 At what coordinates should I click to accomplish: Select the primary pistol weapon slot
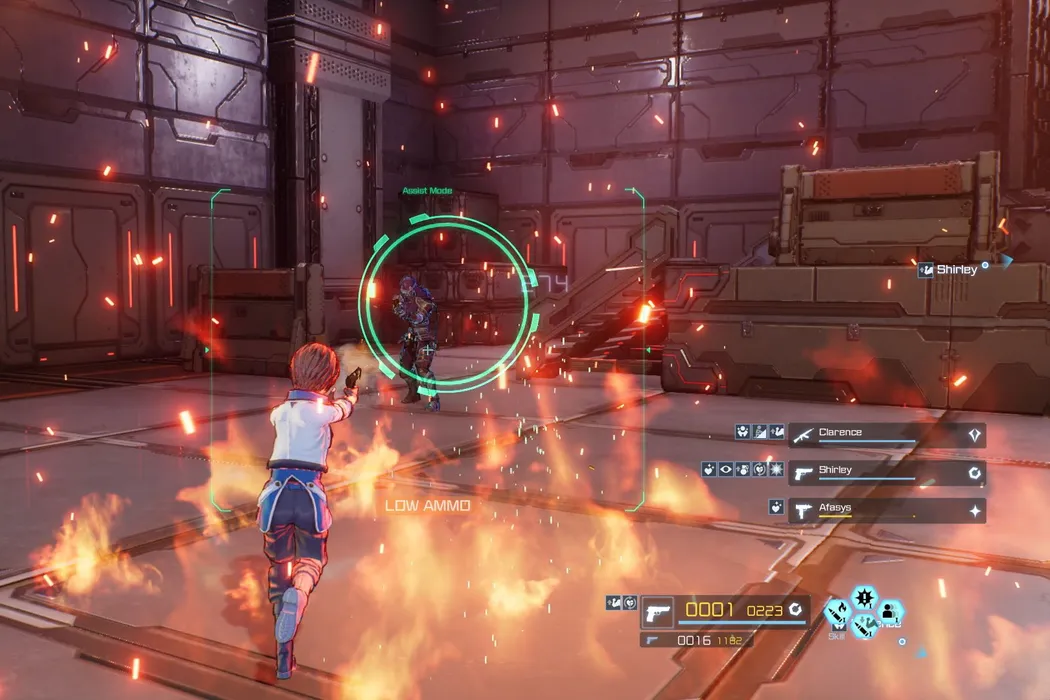point(657,609)
